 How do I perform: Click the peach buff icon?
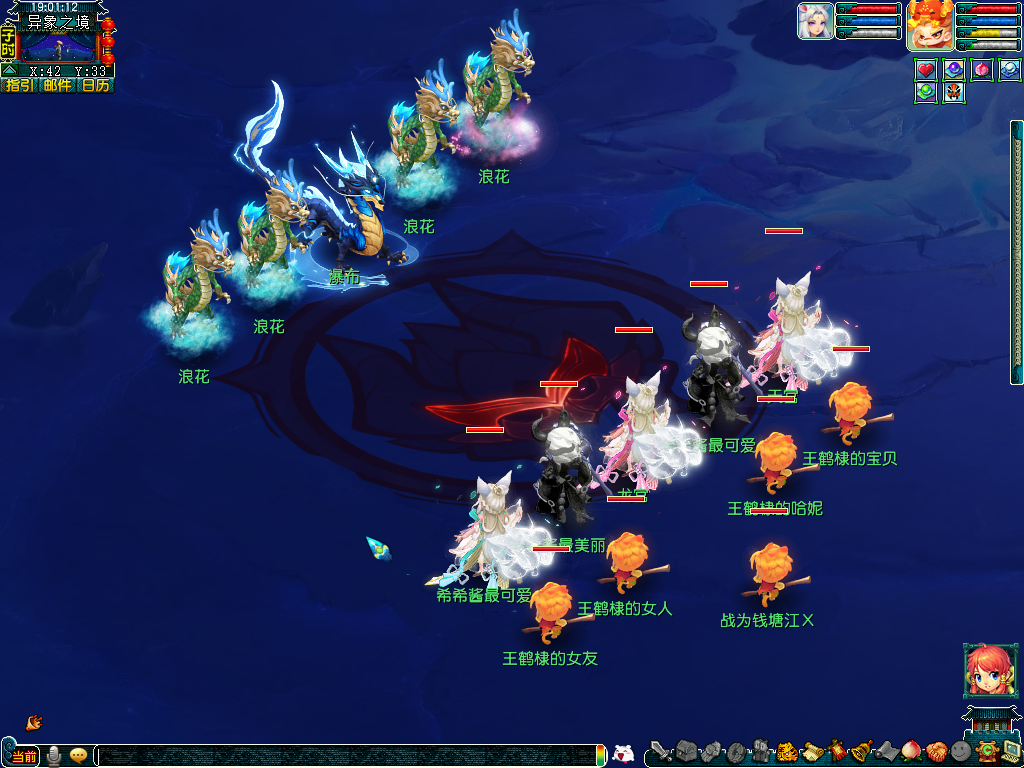click(982, 70)
